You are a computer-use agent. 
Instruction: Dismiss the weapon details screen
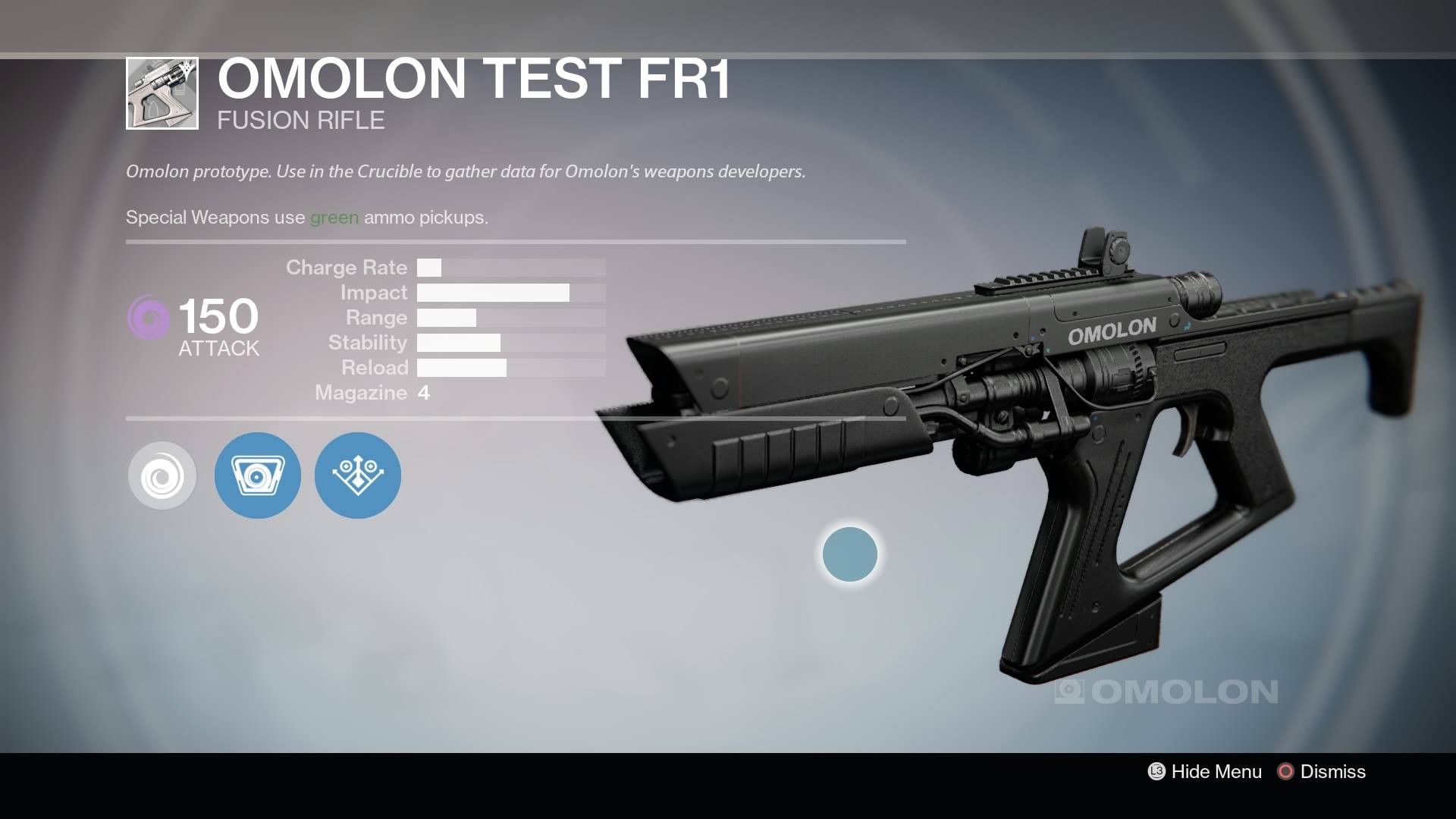click(x=1322, y=772)
